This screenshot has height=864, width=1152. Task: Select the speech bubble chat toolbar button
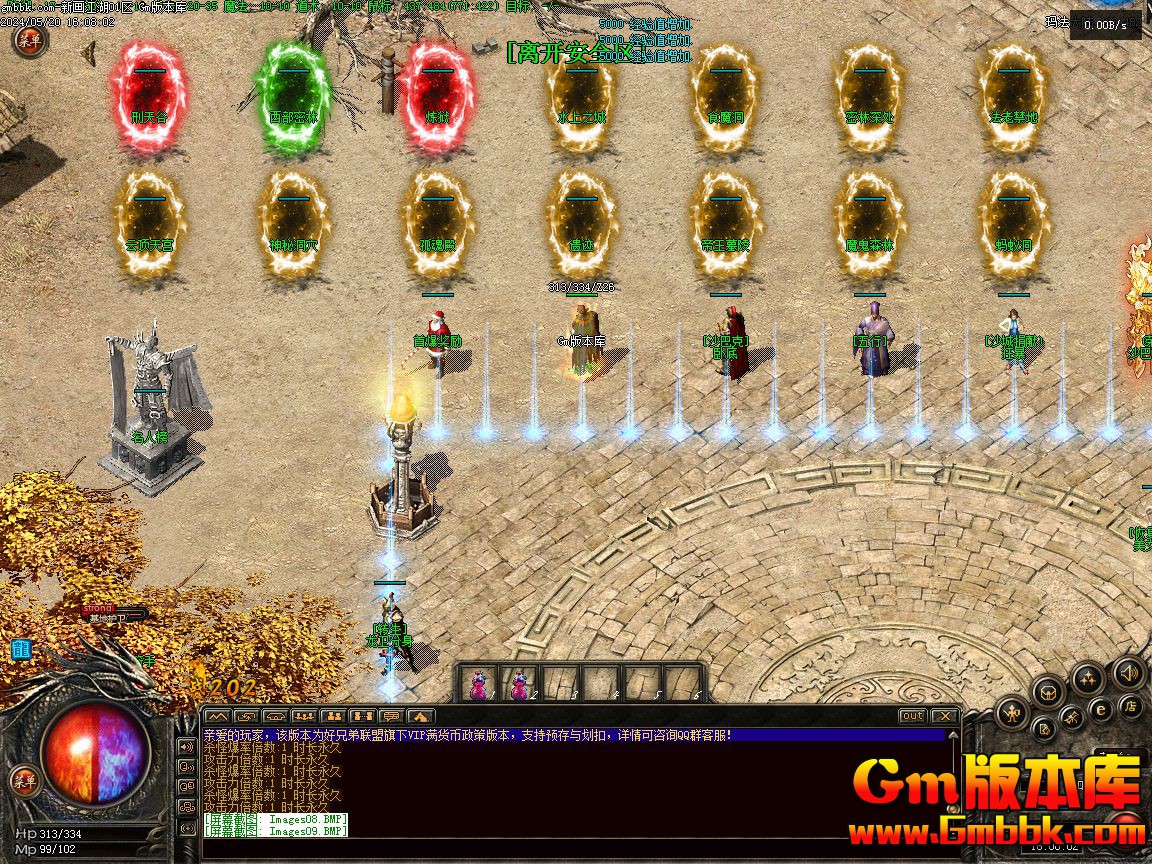pos(391,716)
